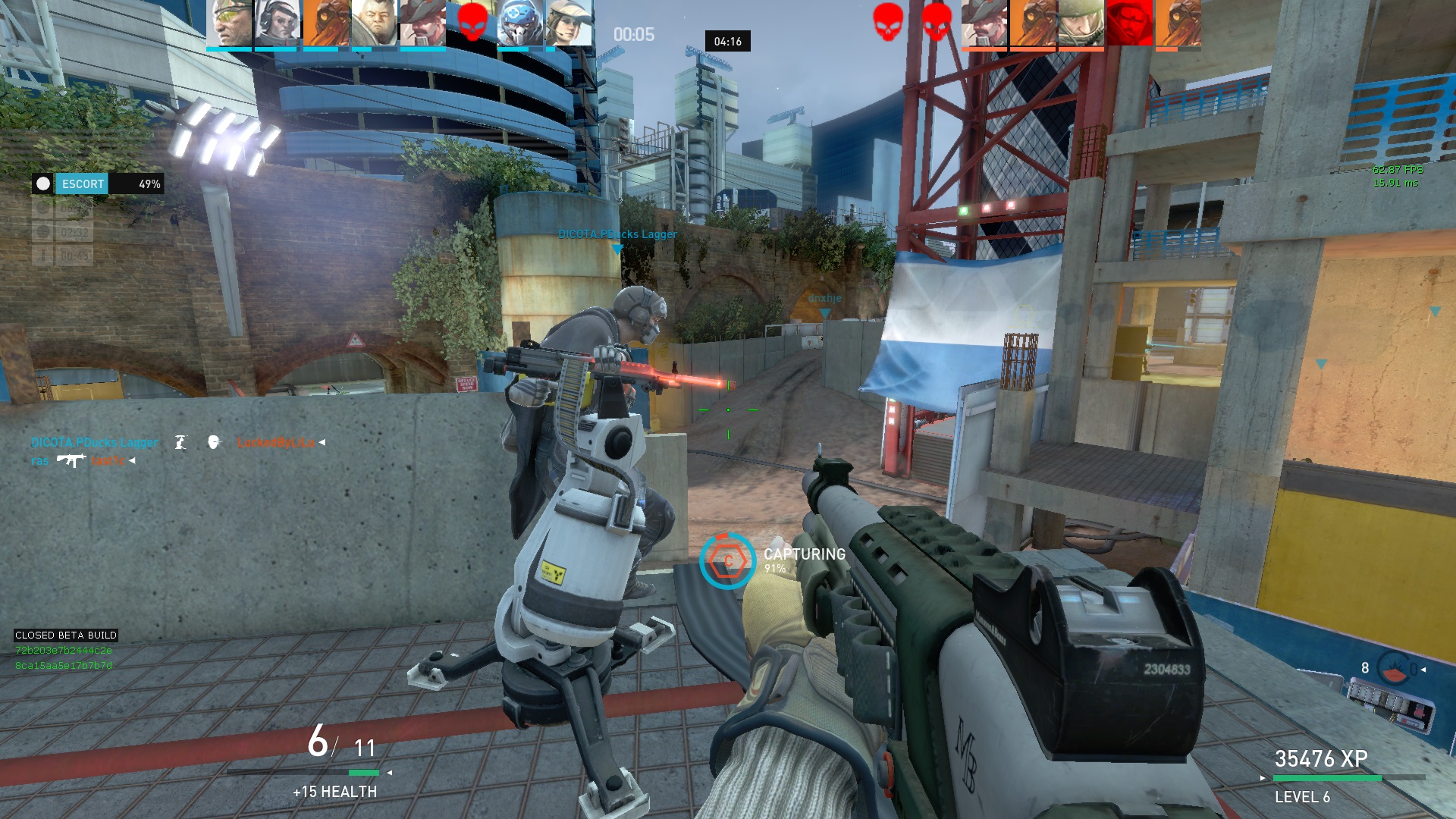Select the ESCORT objective tracker
Viewport: 1456px width, 819px height.
pos(97,184)
